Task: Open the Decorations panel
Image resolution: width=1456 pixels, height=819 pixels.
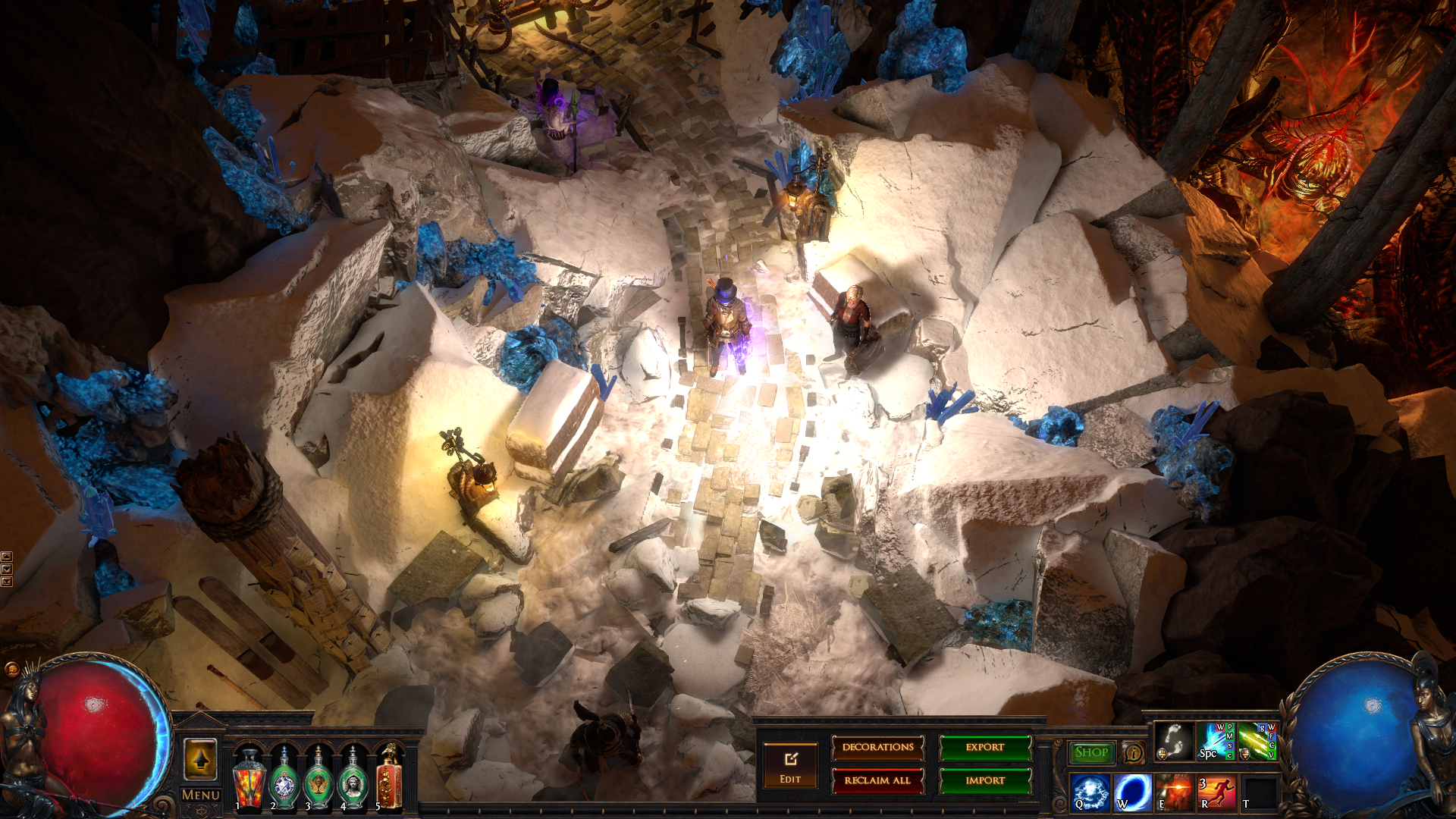Action: tap(877, 748)
